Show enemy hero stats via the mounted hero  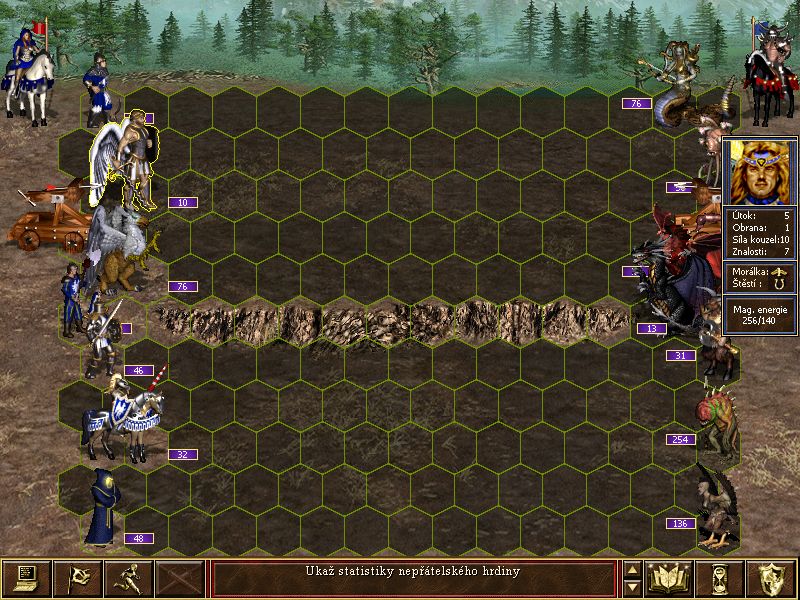coord(770,75)
